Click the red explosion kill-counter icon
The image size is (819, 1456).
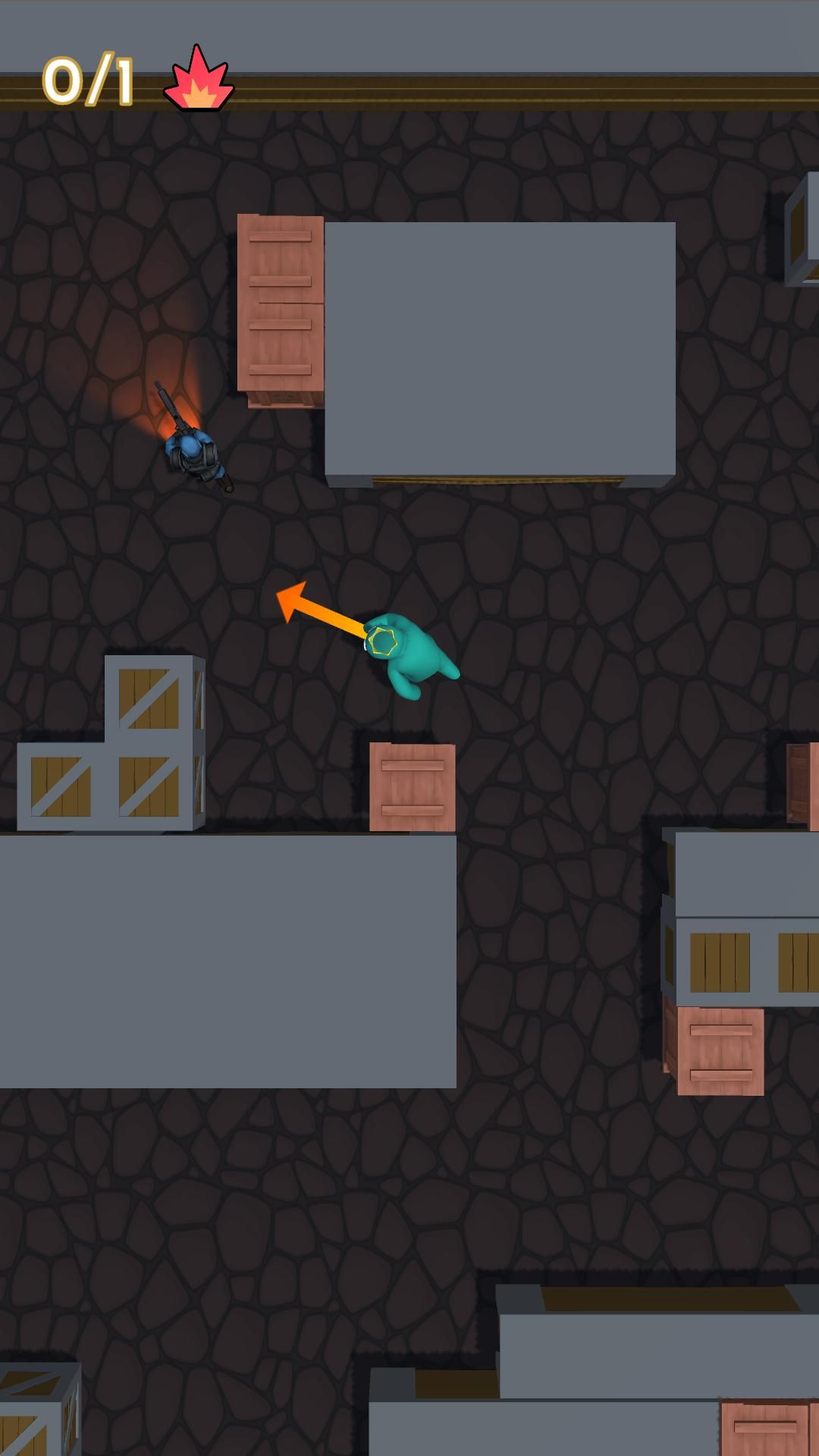click(199, 80)
